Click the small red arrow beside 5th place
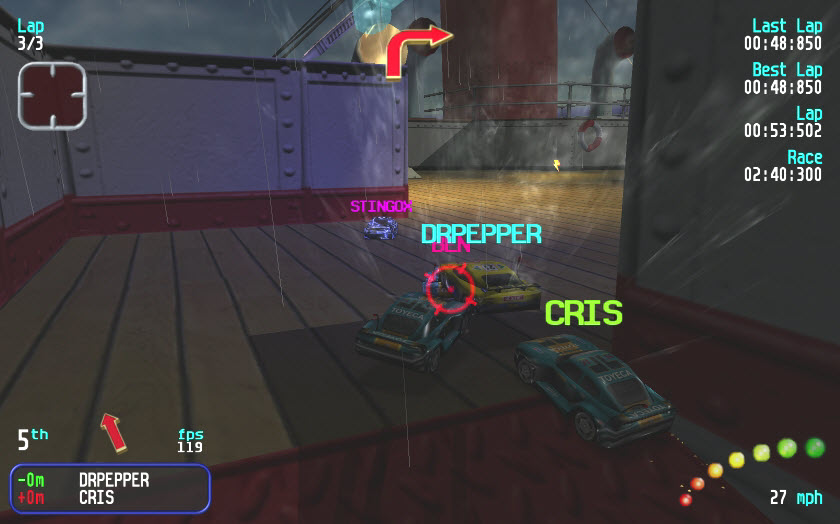 pos(113,432)
